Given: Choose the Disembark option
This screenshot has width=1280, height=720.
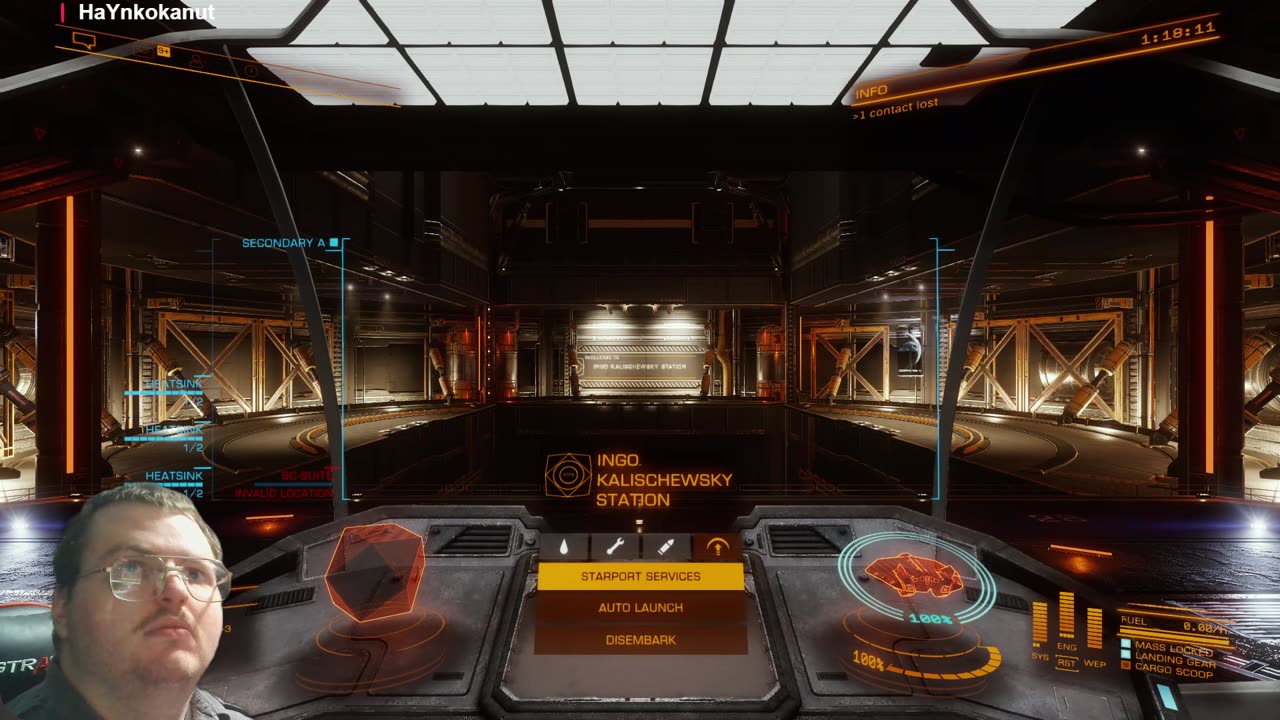Looking at the screenshot, I should [640, 640].
